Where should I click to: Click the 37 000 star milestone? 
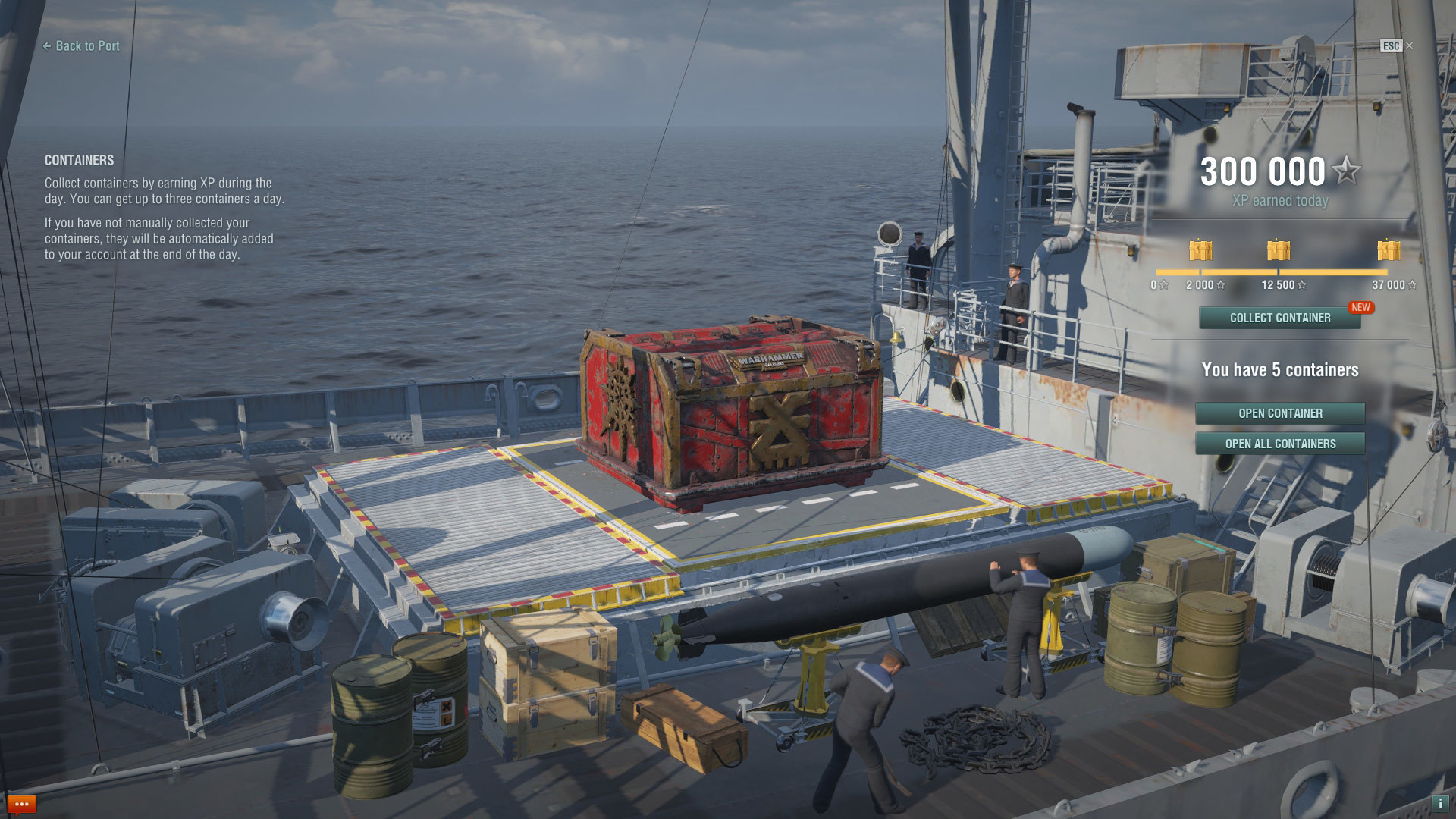[1412, 286]
